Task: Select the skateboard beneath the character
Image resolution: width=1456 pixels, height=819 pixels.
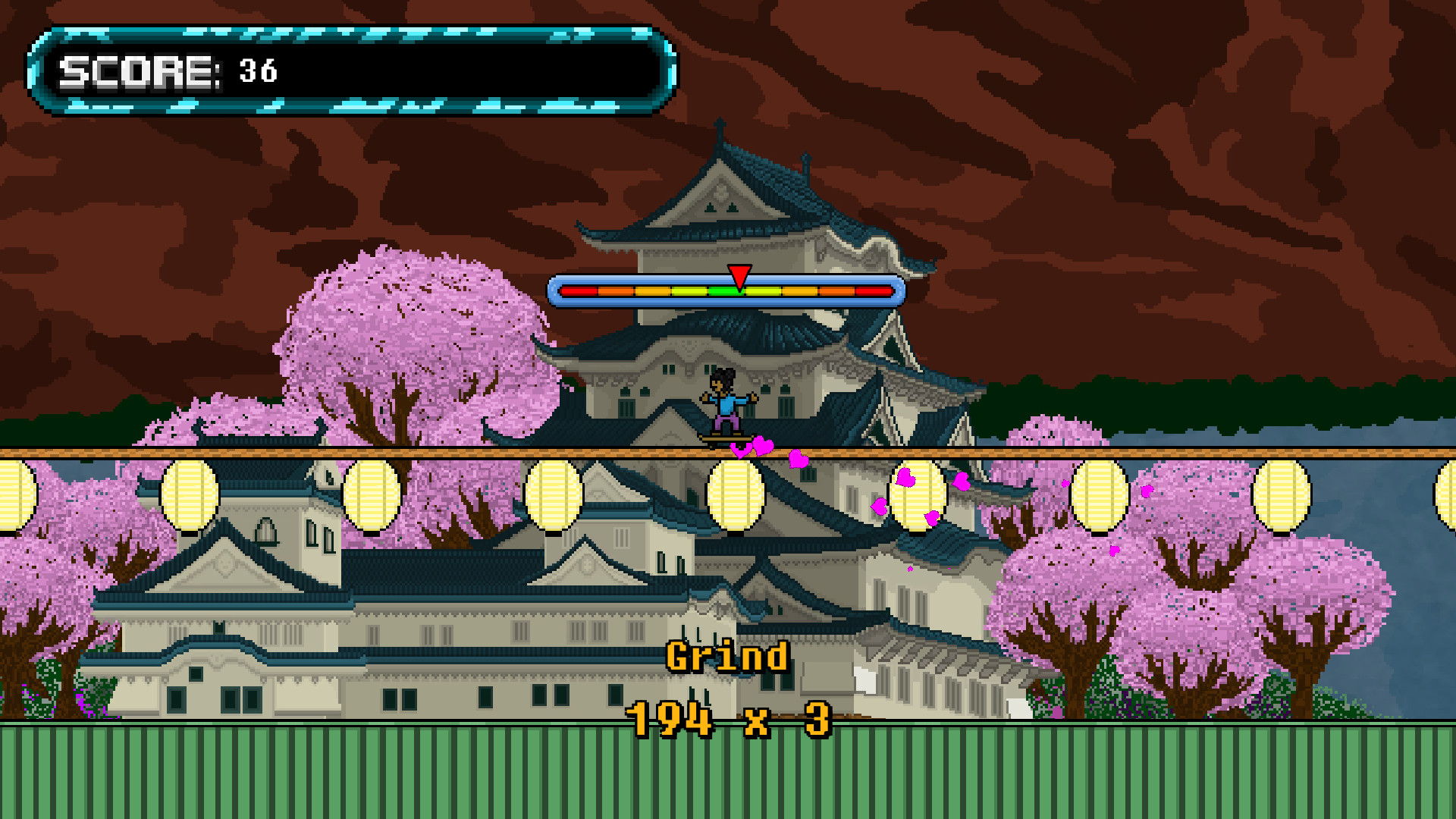Action: pos(728,440)
